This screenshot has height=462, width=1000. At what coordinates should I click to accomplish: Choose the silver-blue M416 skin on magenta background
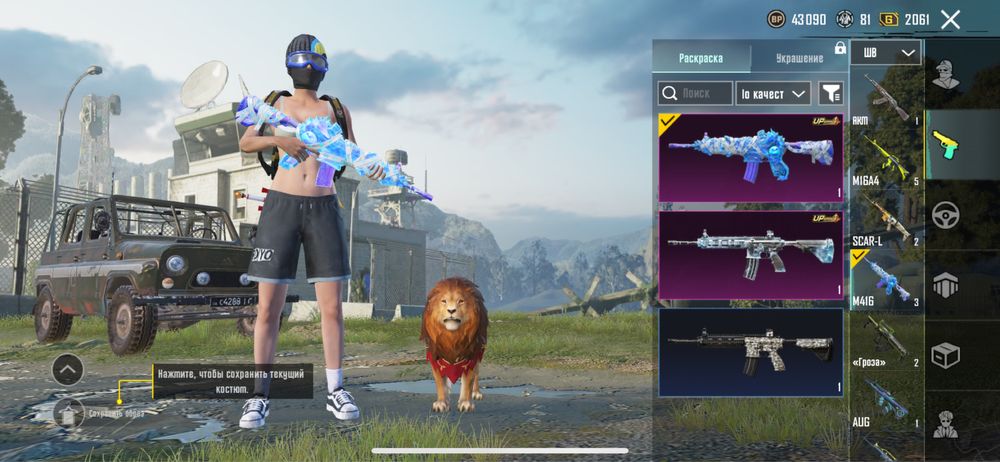click(x=750, y=255)
